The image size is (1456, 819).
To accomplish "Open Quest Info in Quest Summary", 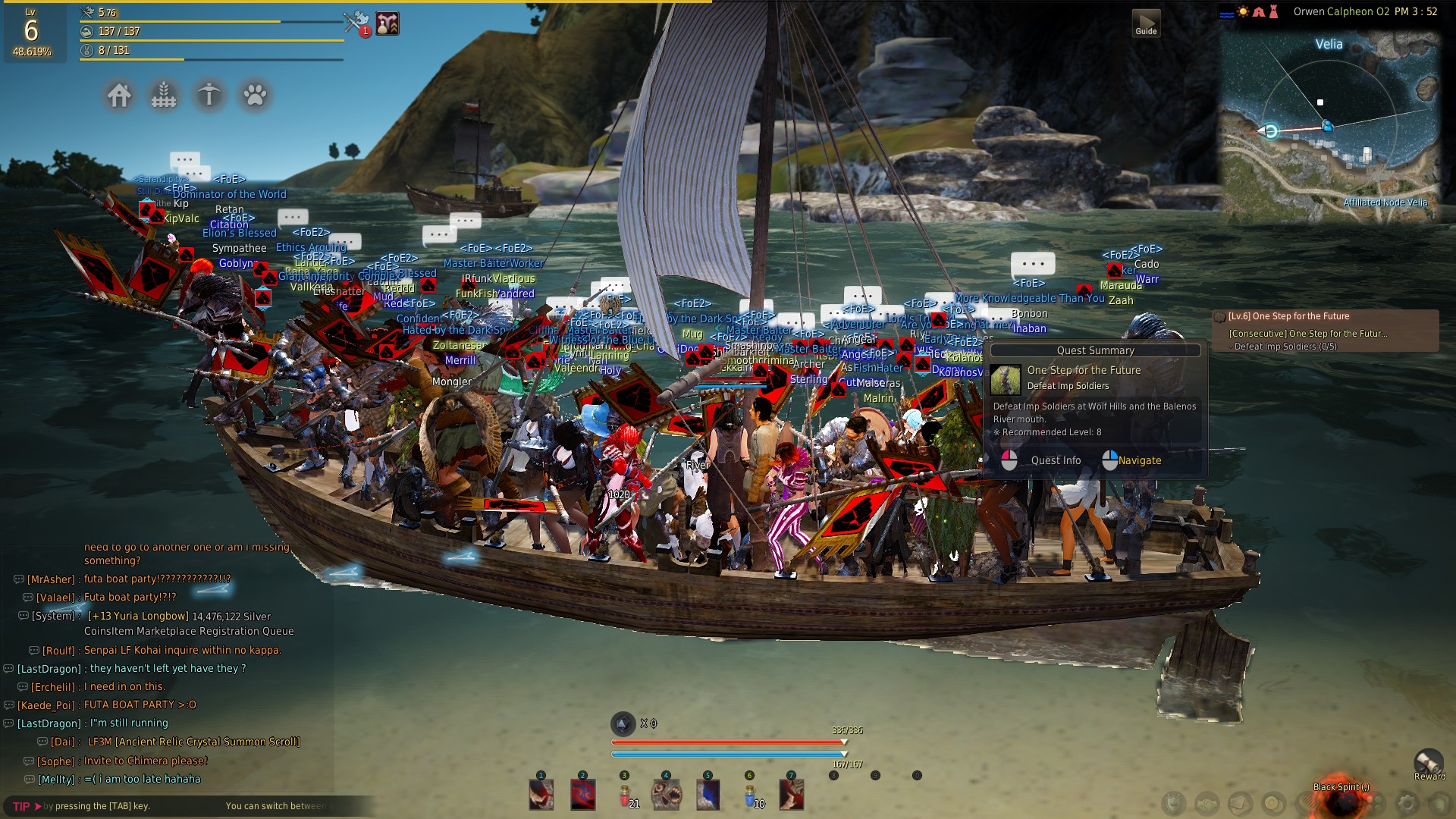I will click(1055, 460).
